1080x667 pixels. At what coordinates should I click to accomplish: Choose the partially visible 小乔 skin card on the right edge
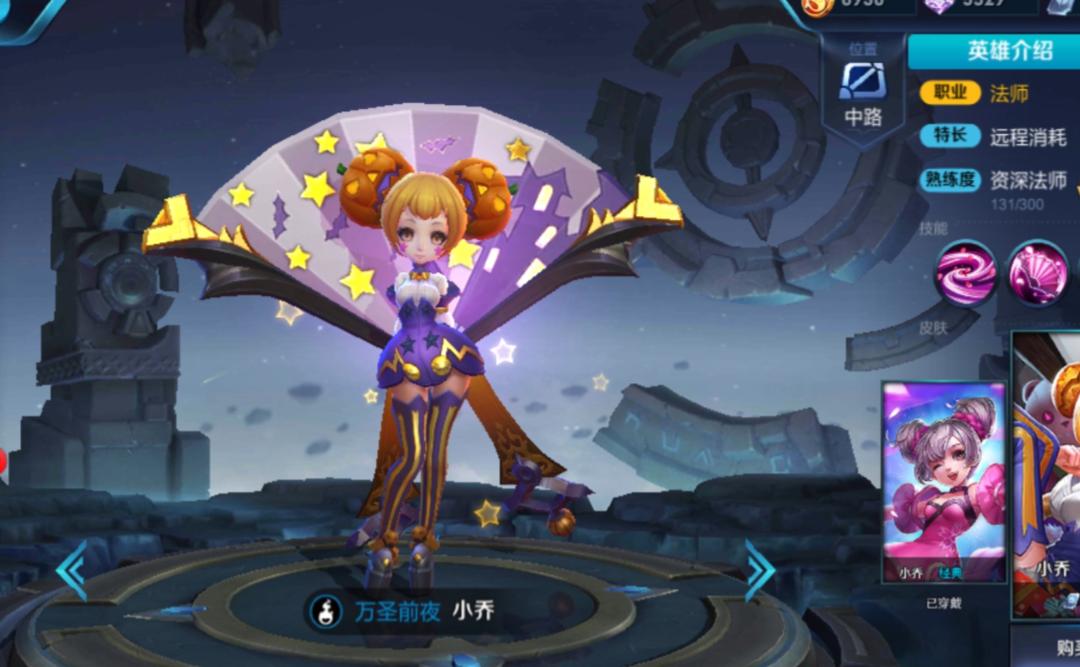point(1048,475)
